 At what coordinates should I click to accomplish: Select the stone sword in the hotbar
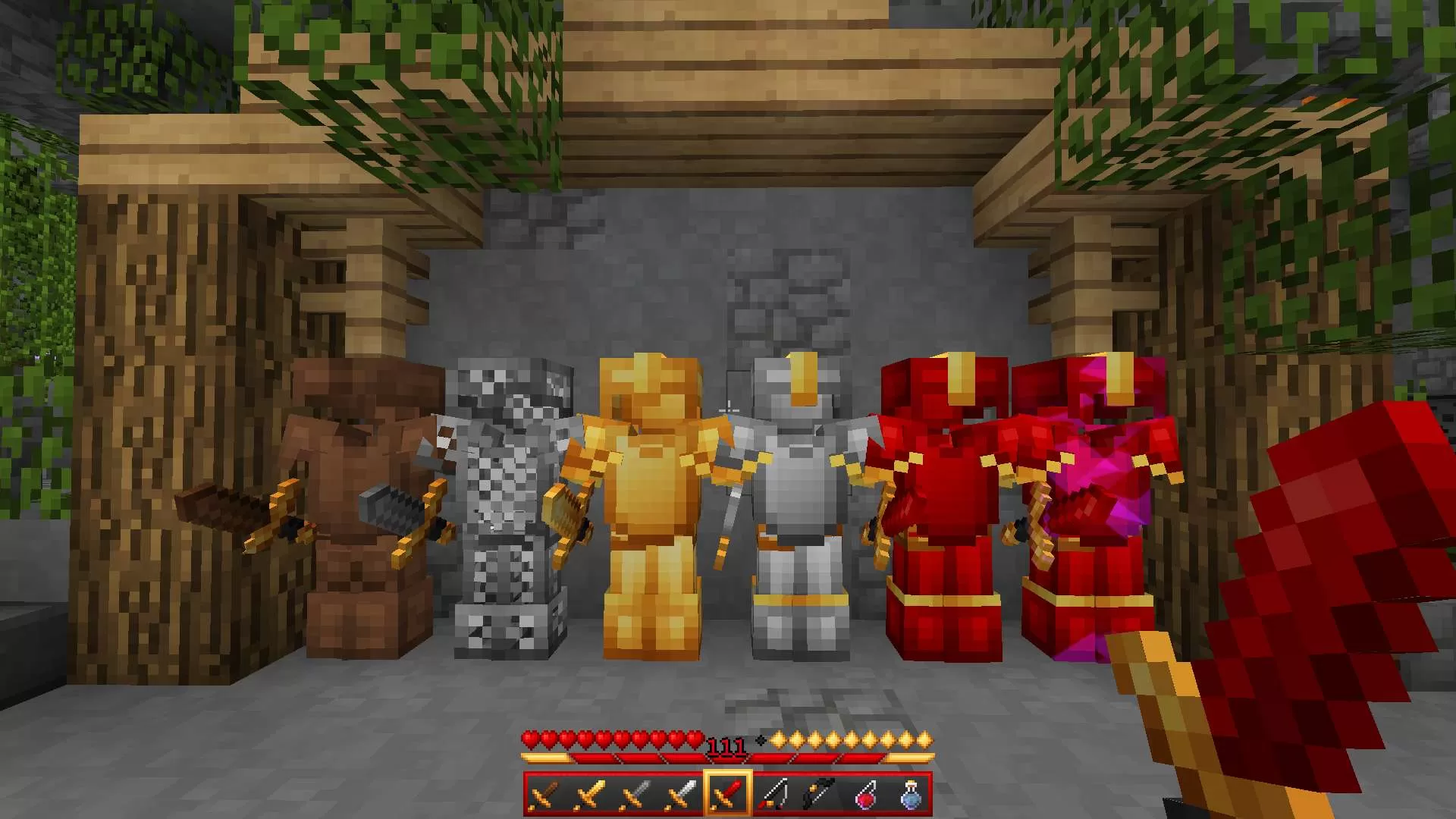click(635, 792)
